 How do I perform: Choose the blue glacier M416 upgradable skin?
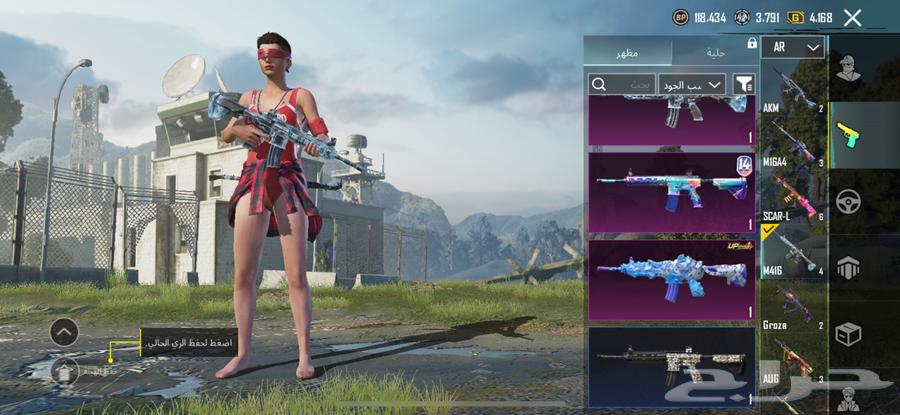click(x=671, y=279)
